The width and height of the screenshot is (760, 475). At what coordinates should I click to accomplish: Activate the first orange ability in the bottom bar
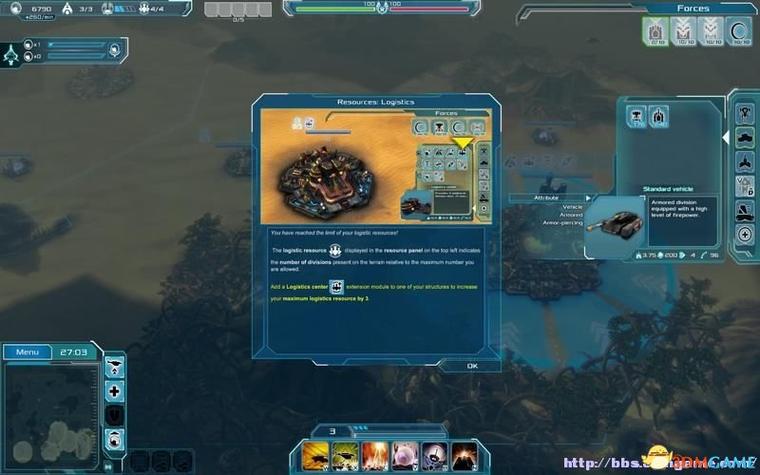pos(315,456)
